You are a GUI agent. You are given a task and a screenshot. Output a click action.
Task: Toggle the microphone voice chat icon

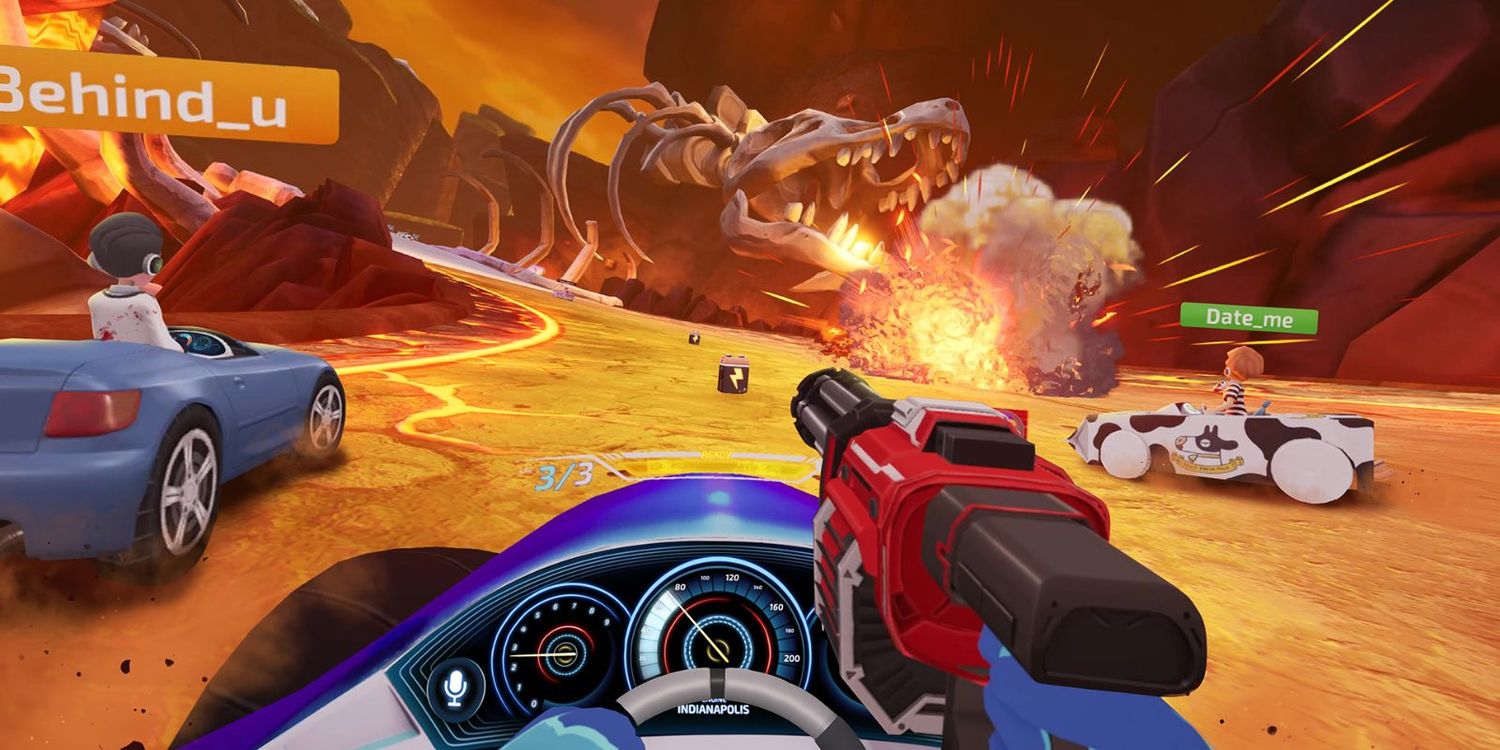click(x=455, y=688)
